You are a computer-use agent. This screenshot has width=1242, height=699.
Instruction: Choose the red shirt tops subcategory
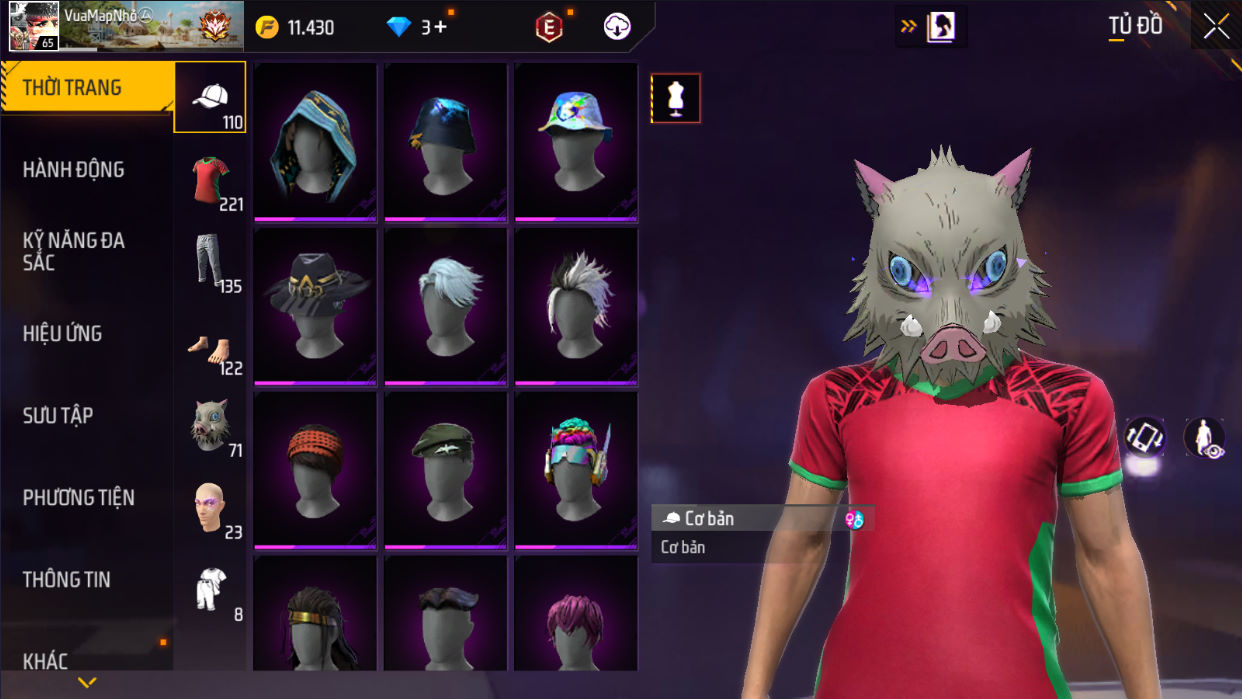pos(210,181)
